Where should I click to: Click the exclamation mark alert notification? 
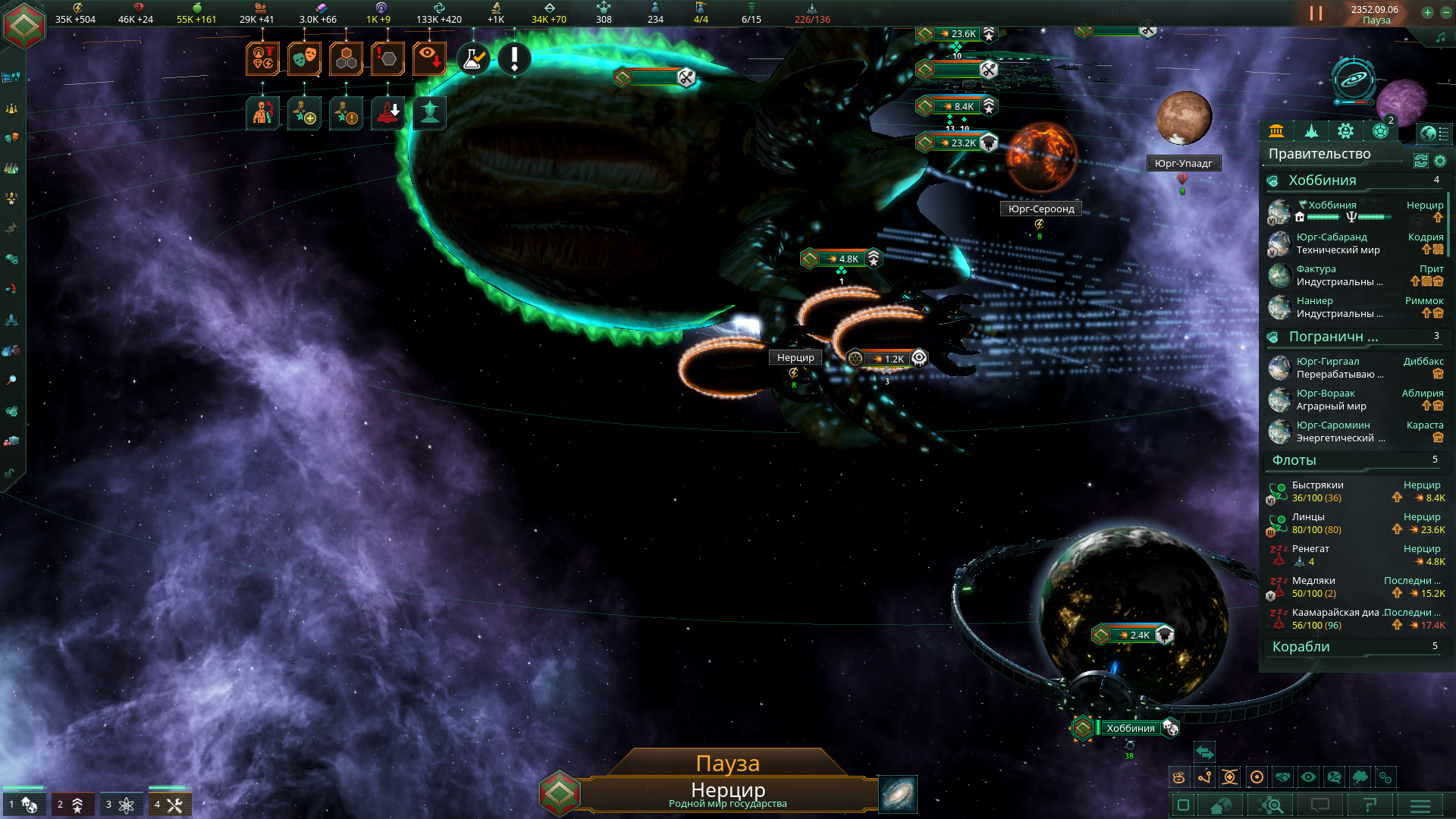point(514,58)
